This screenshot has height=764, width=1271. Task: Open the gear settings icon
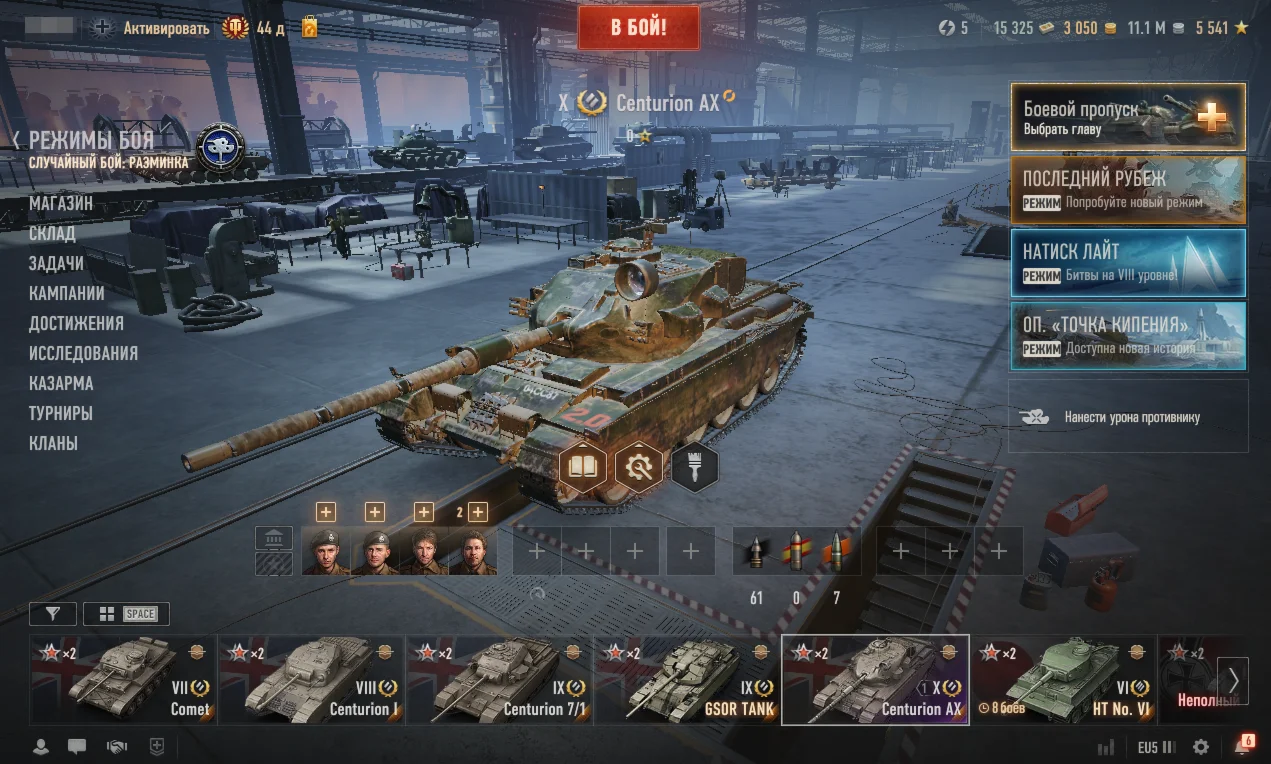1201,747
